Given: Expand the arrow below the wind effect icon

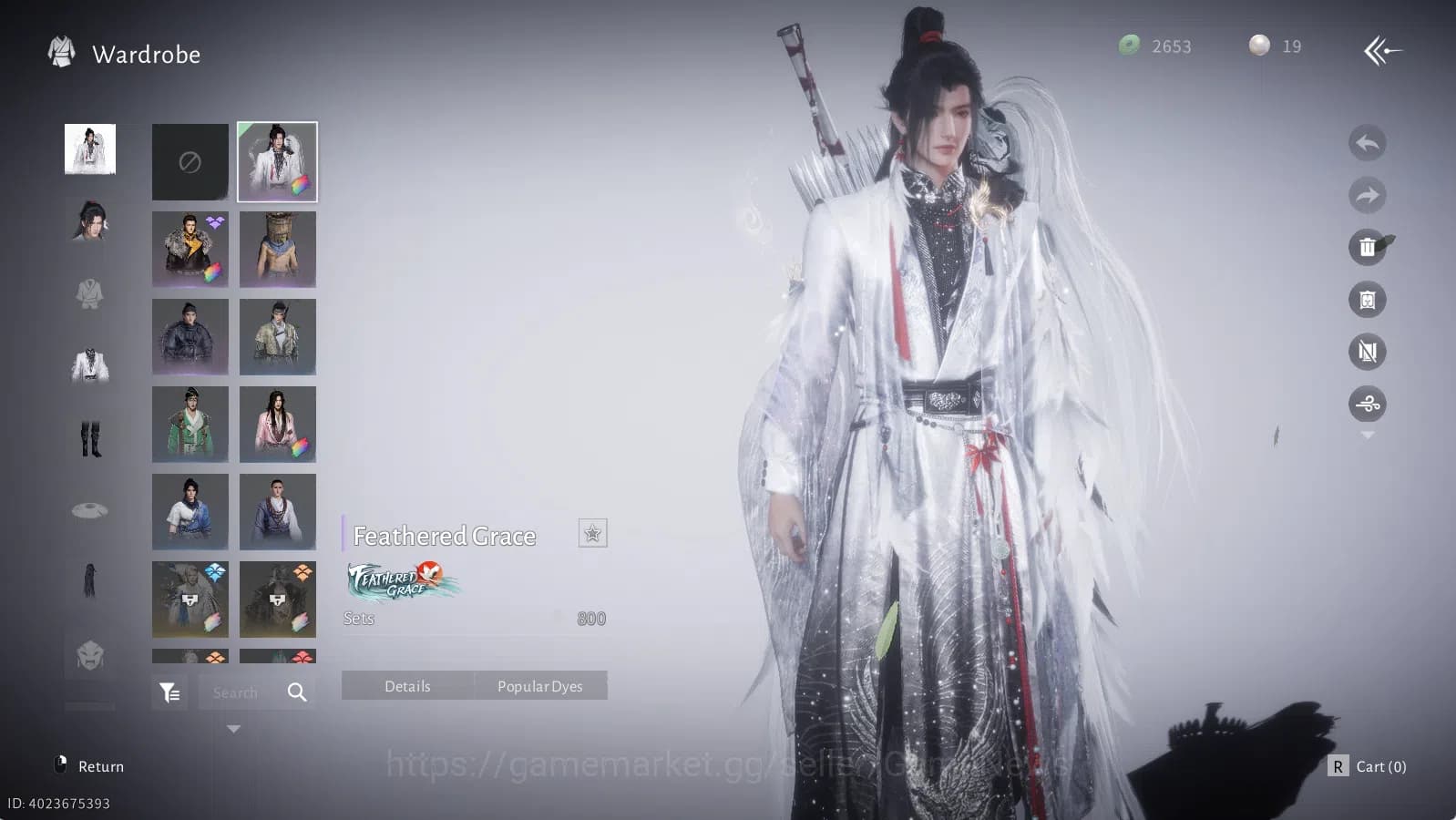Looking at the screenshot, I should click(x=1367, y=436).
